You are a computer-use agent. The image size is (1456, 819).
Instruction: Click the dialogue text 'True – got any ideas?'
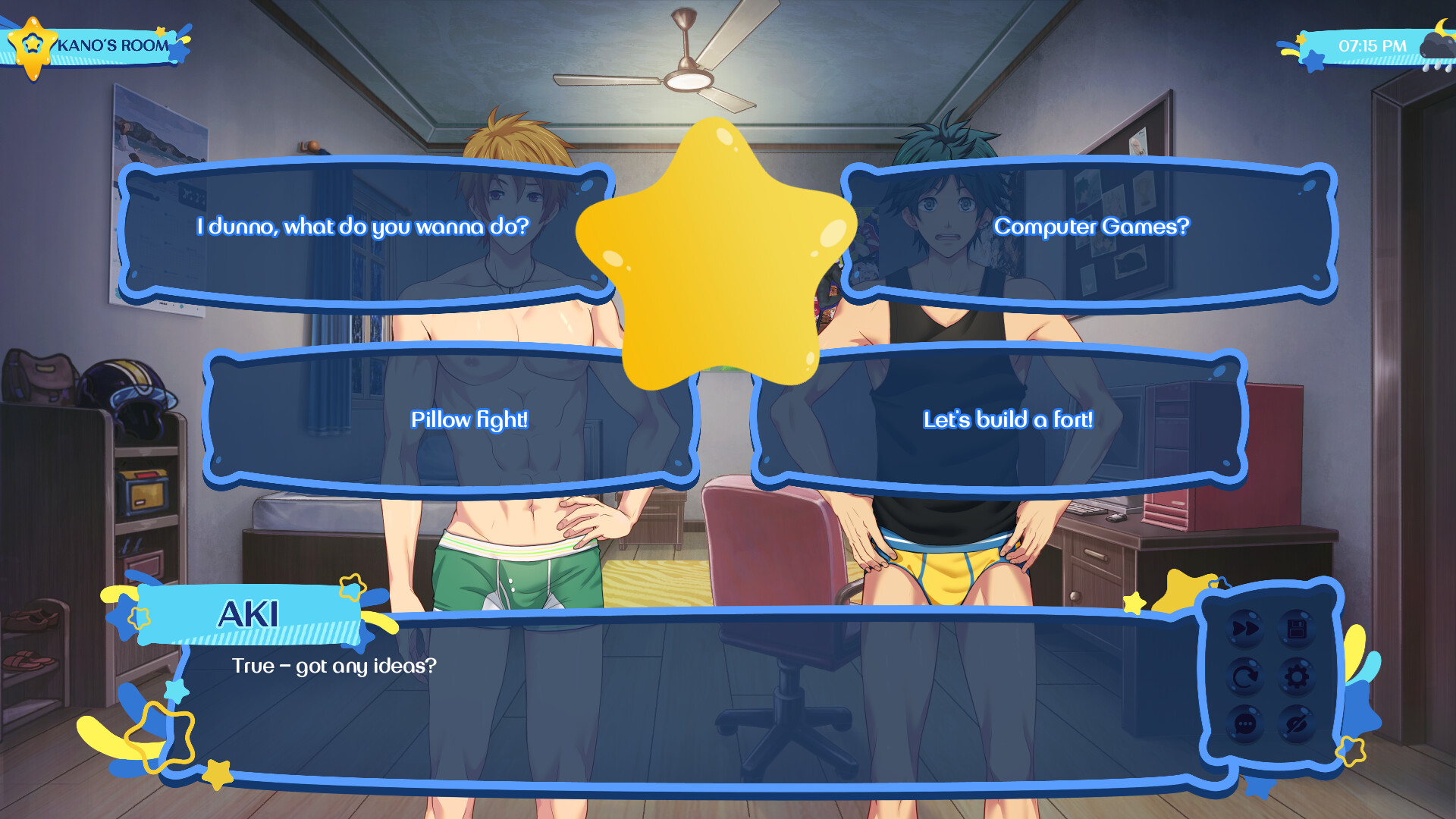click(x=334, y=667)
